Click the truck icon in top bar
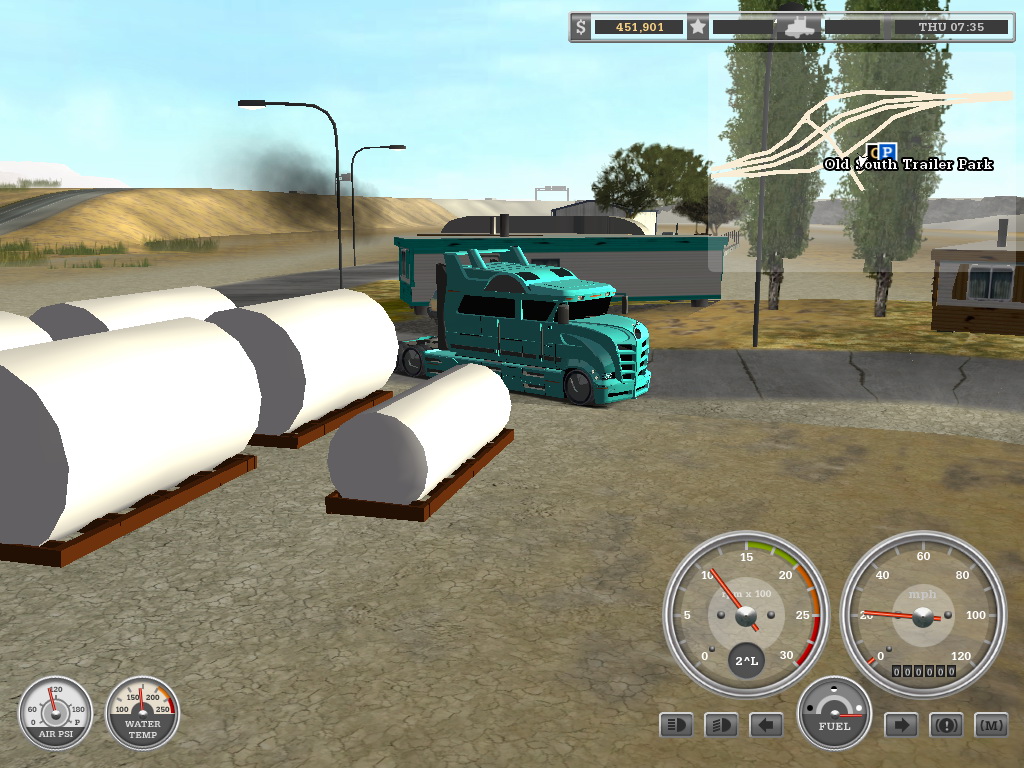Viewport: 1024px width, 768px height. [799, 27]
